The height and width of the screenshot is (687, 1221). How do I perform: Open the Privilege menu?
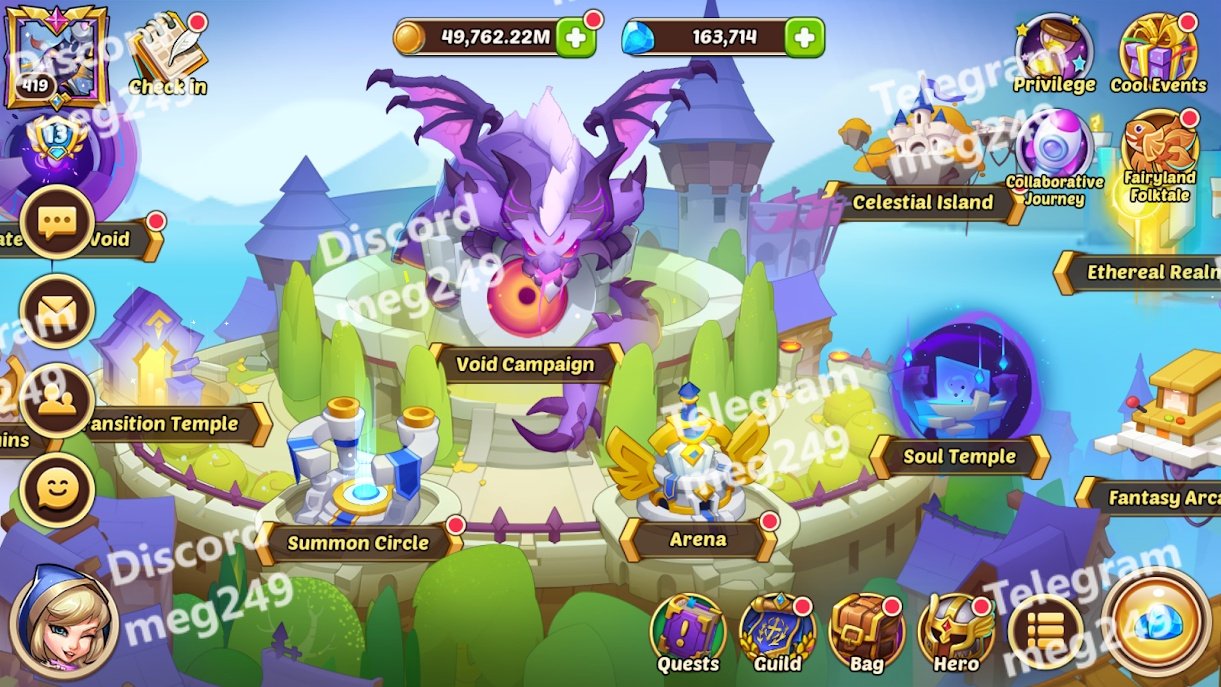(x=1053, y=52)
